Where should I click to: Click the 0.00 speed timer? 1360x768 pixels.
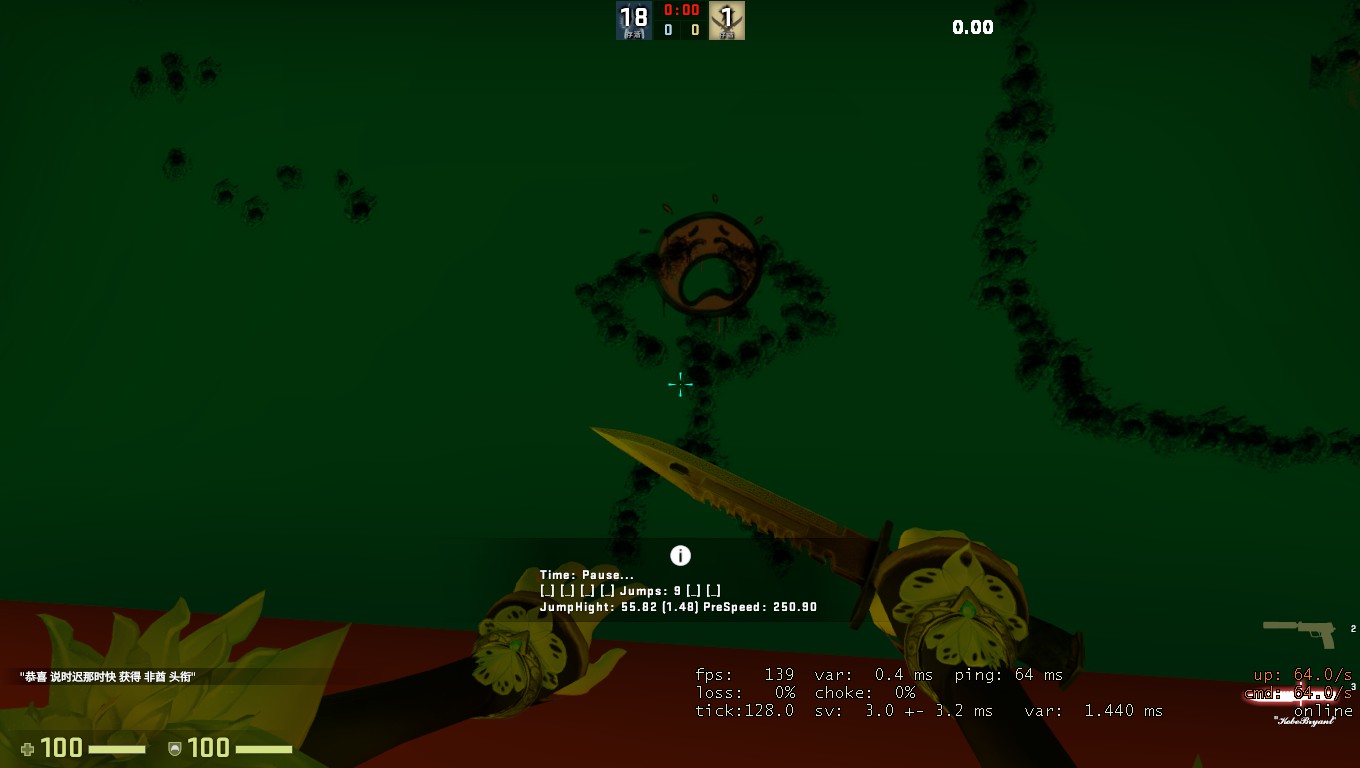coord(972,27)
